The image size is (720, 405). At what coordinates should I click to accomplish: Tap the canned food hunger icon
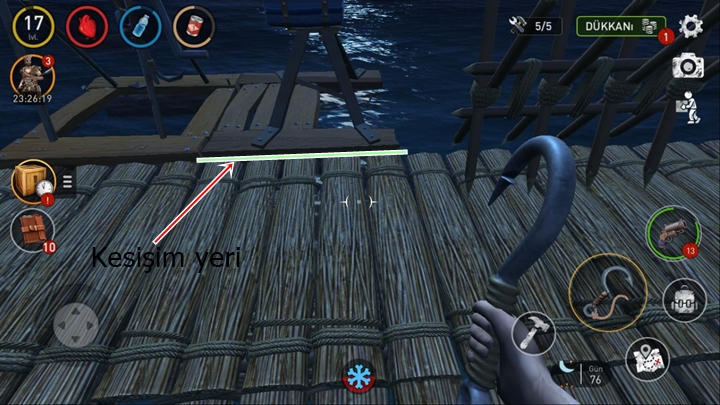pyautogui.click(x=194, y=27)
